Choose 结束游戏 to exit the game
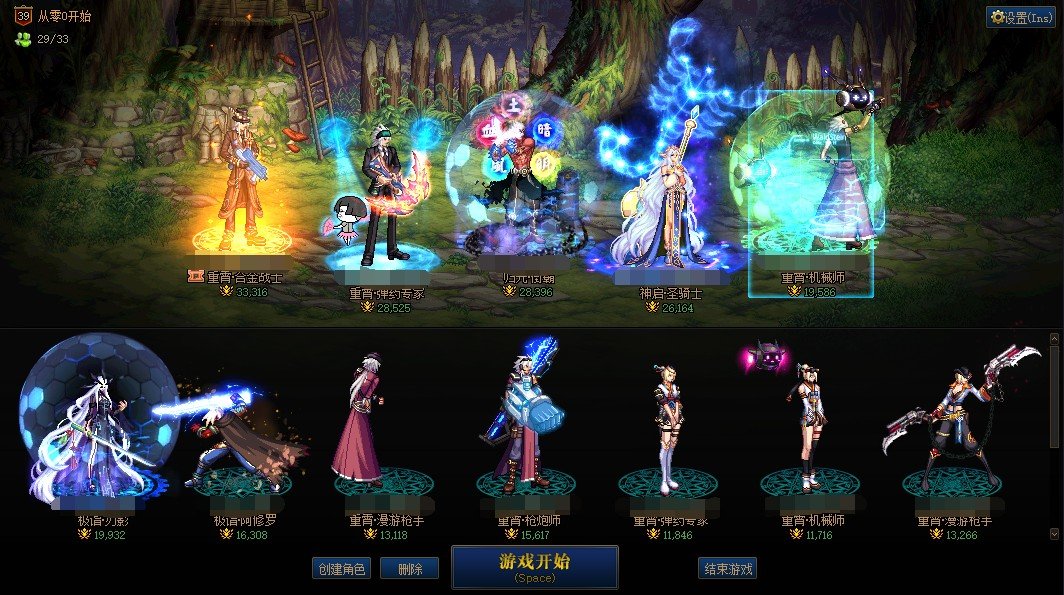This screenshot has width=1064, height=595. click(x=726, y=569)
